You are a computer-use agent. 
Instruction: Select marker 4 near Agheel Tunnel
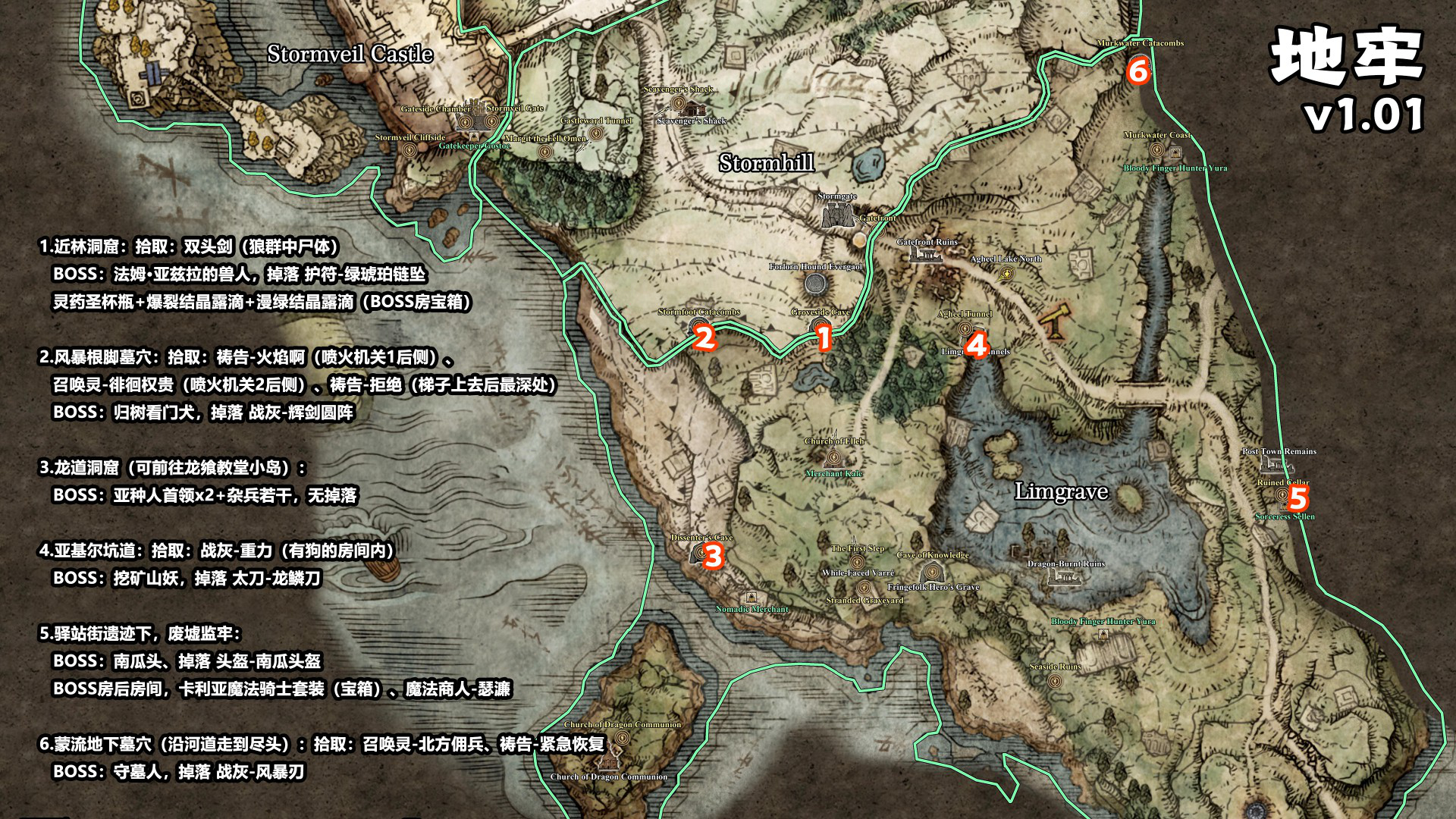pyautogui.click(x=977, y=346)
